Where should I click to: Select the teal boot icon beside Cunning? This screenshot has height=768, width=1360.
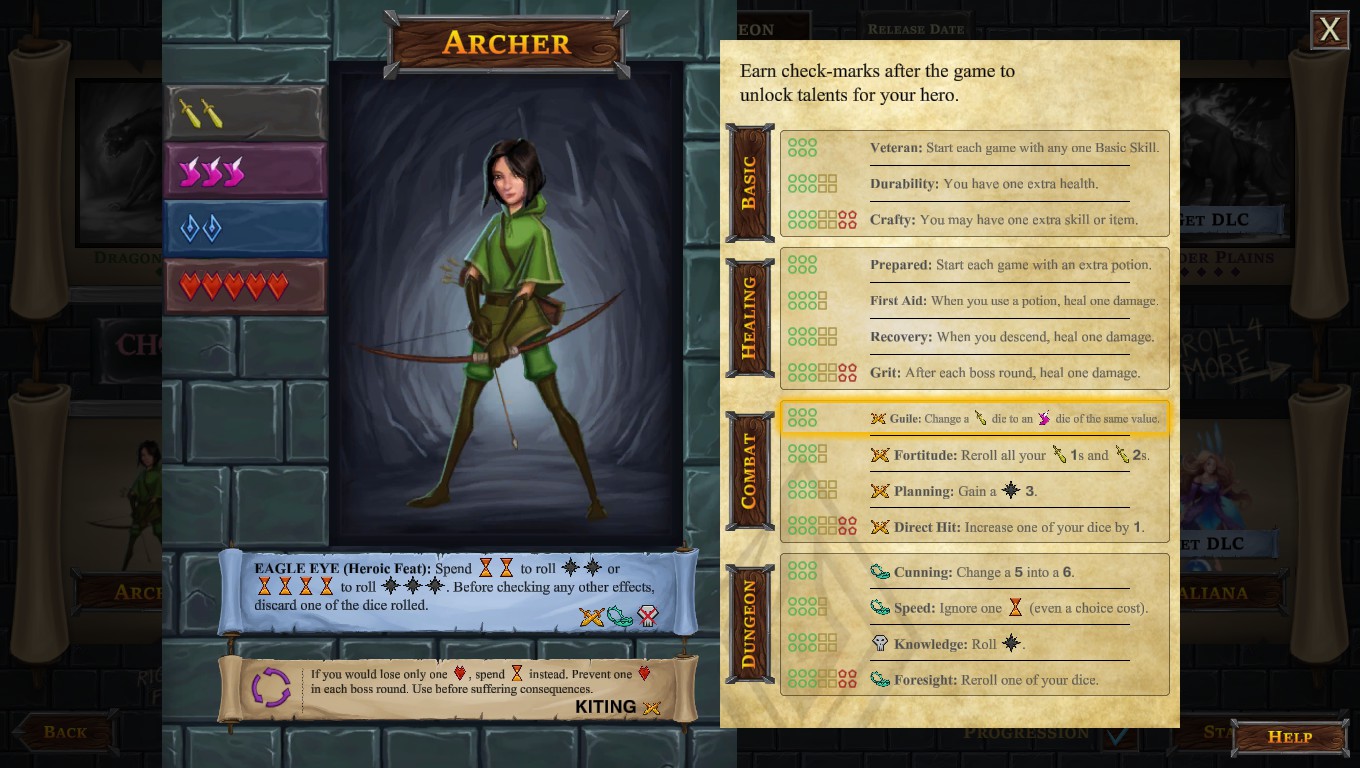[881, 570]
